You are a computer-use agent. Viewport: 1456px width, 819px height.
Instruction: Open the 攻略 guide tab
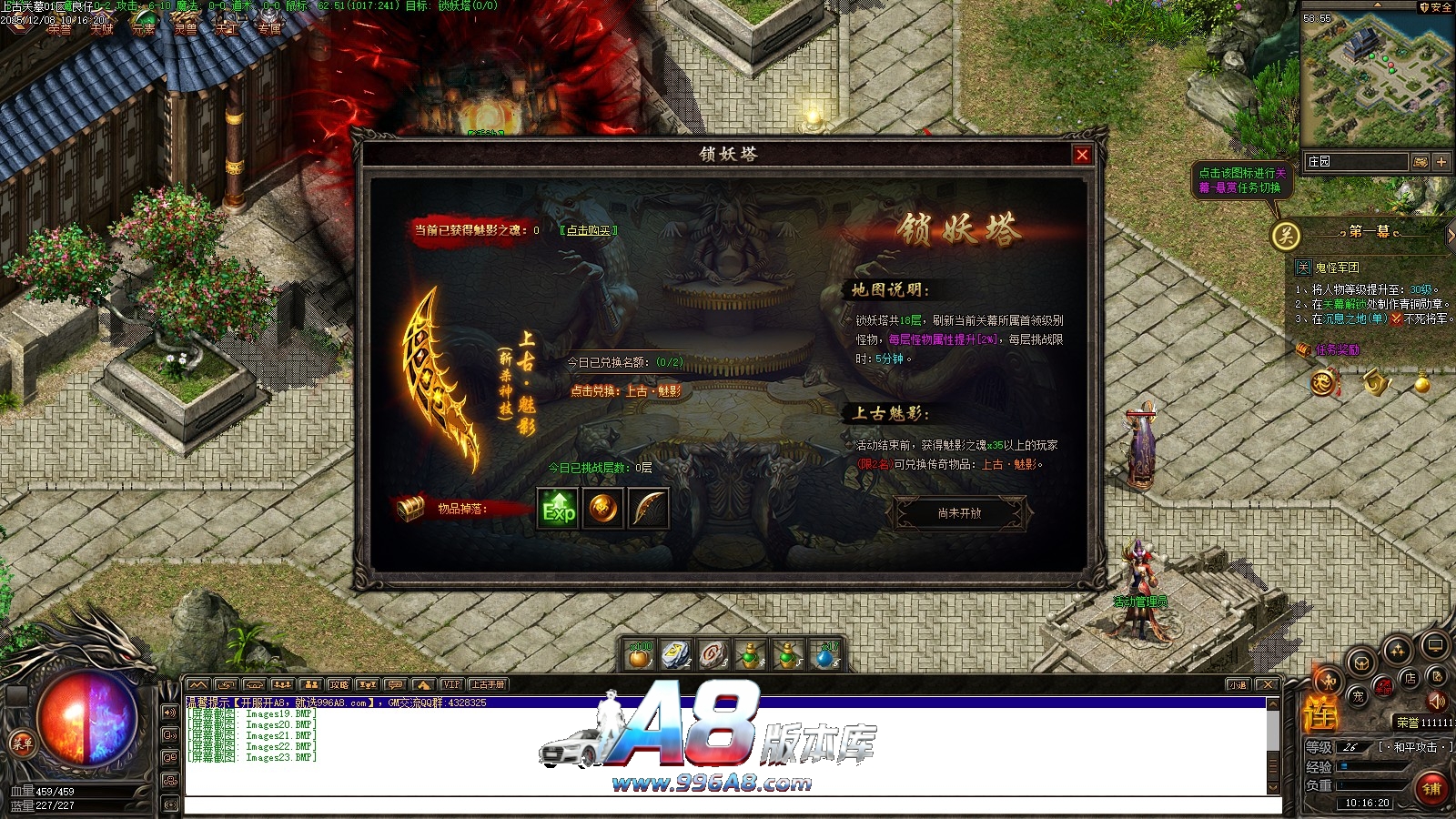tap(339, 684)
